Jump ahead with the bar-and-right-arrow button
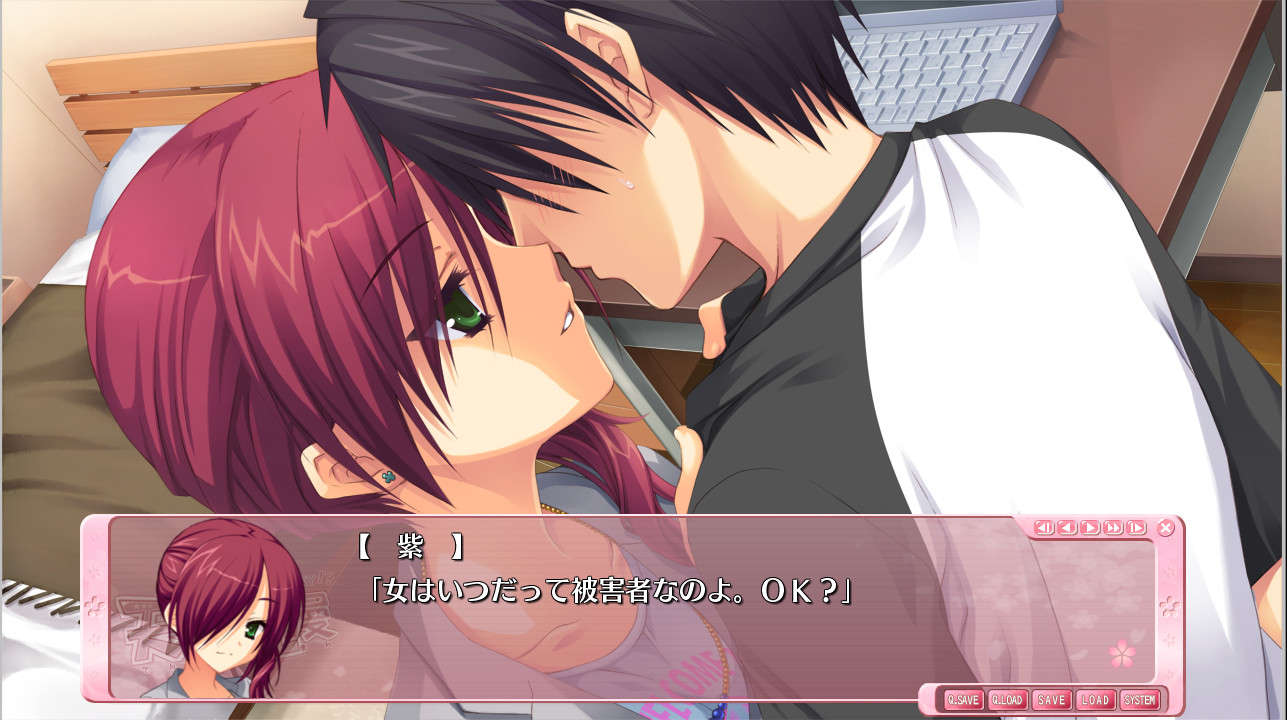Viewport: 1287px width, 720px height. [x=1136, y=528]
